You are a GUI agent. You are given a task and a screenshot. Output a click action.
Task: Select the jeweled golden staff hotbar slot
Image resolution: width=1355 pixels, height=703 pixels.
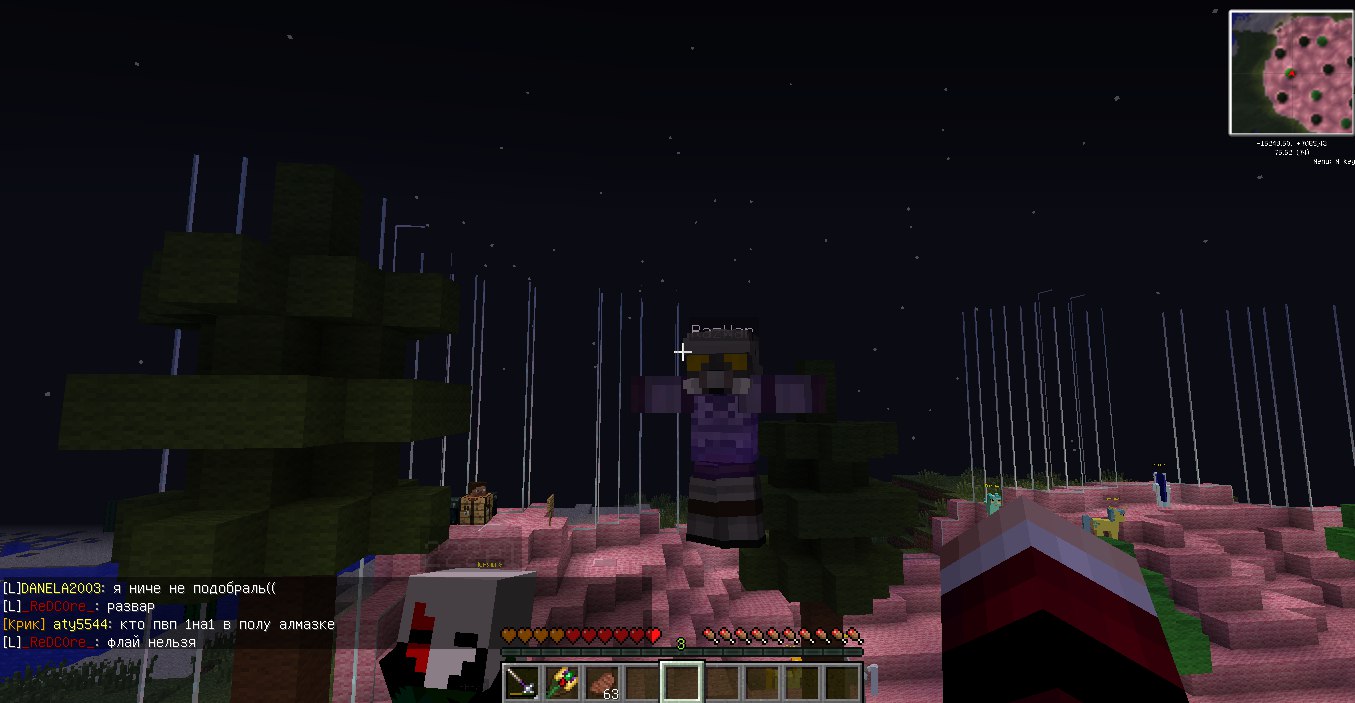(x=561, y=682)
